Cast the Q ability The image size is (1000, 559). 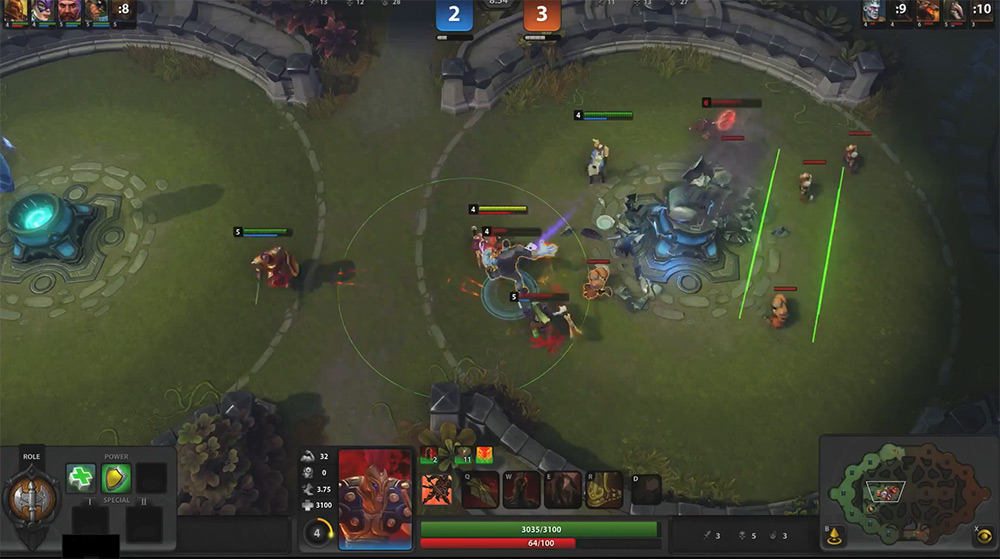click(x=480, y=489)
